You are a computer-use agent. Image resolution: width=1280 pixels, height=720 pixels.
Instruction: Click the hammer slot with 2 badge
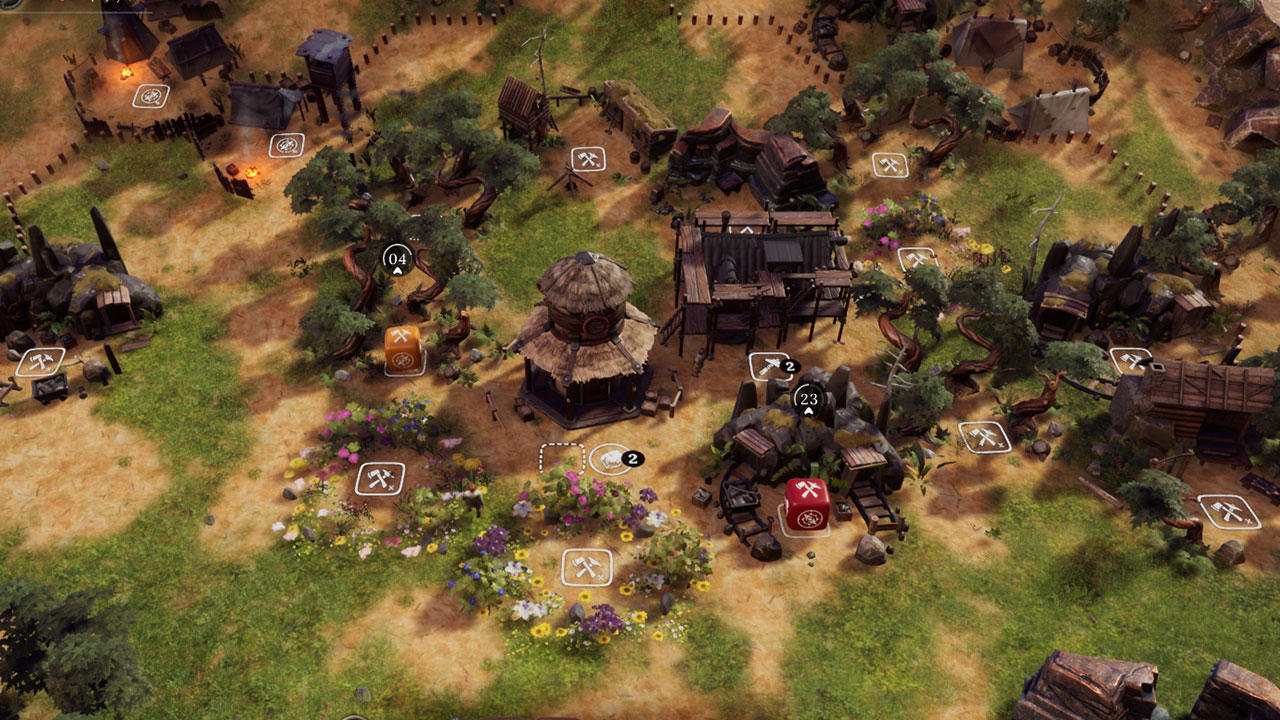767,367
